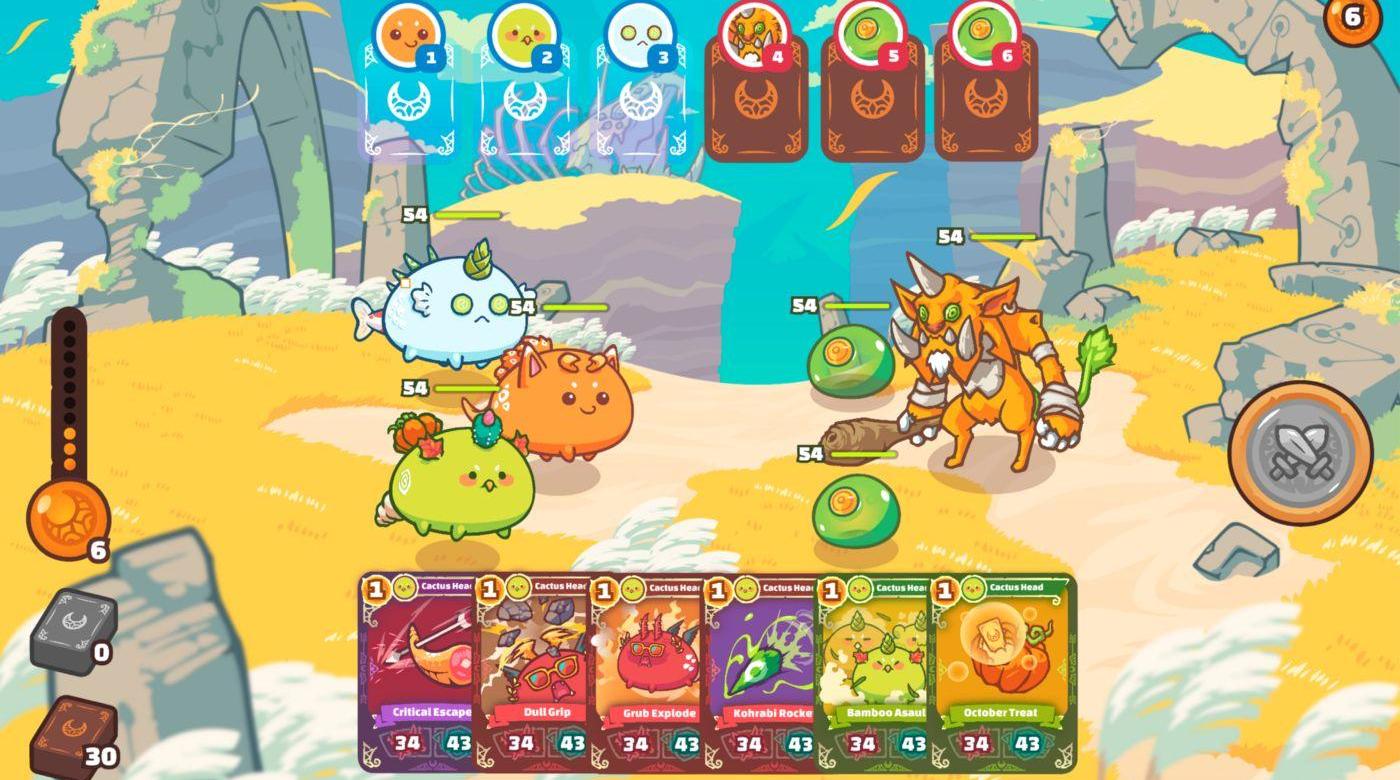Click the orange moon energy orb
The width and height of the screenshot is (1400, 780).
(66, 518)
